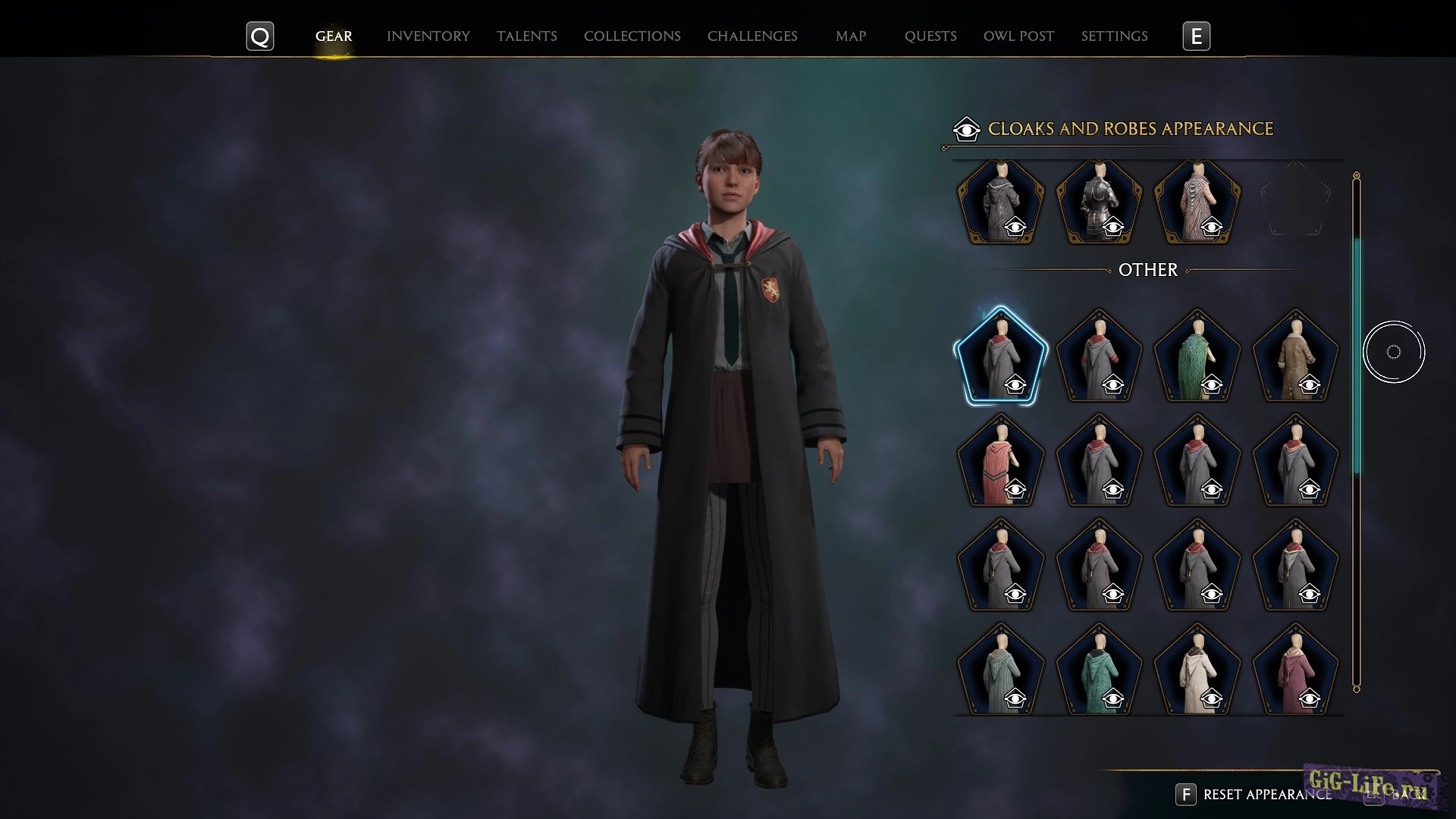This screenshot has width=1456, height=819.
Task: Click the appearance list scrollbar
Action: click(1357, 356)
